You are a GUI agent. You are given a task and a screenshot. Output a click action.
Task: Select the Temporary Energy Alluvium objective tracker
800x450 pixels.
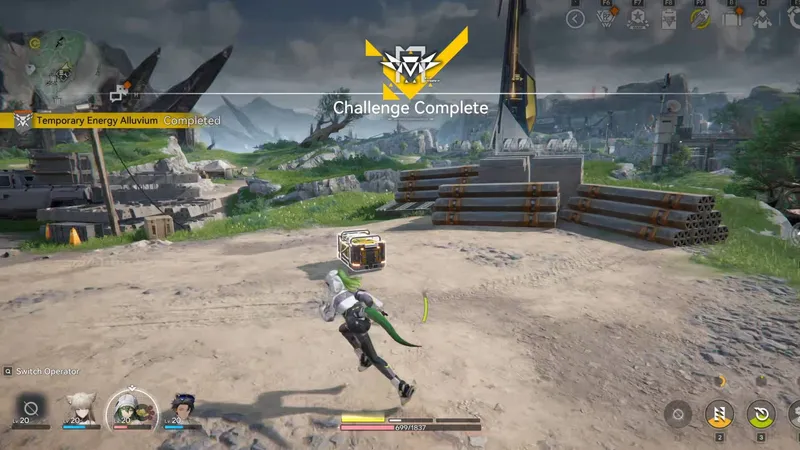tap(110, 120)
